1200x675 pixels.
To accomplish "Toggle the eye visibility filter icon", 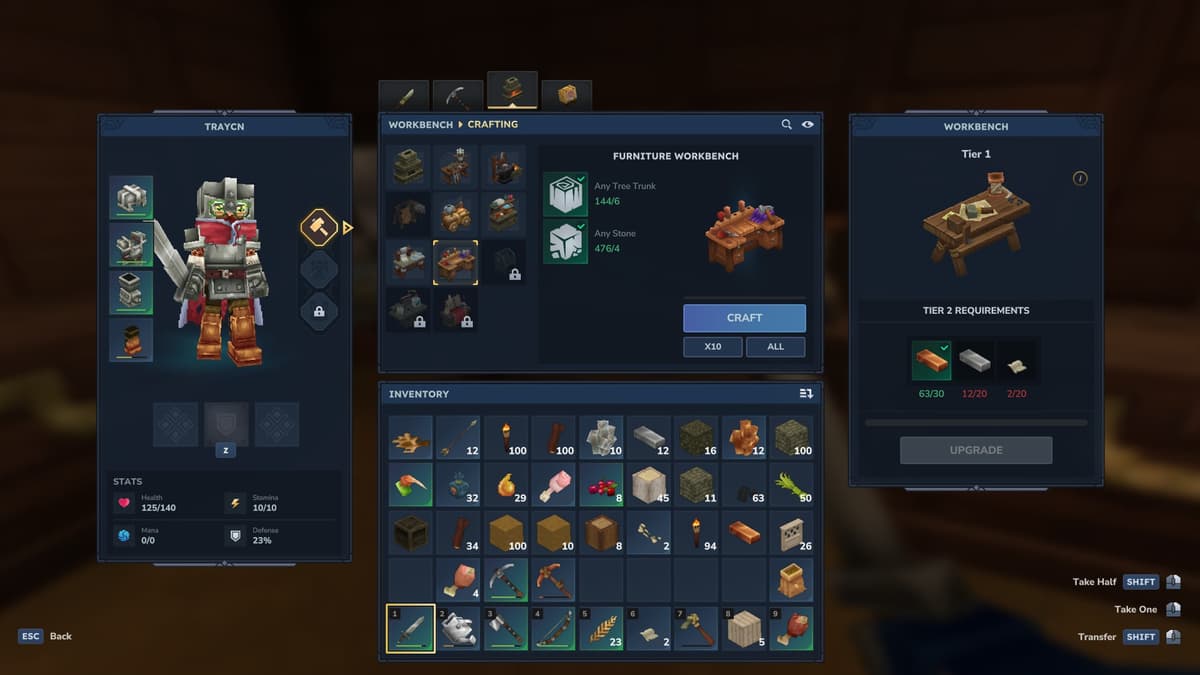I will coord(807,124).
